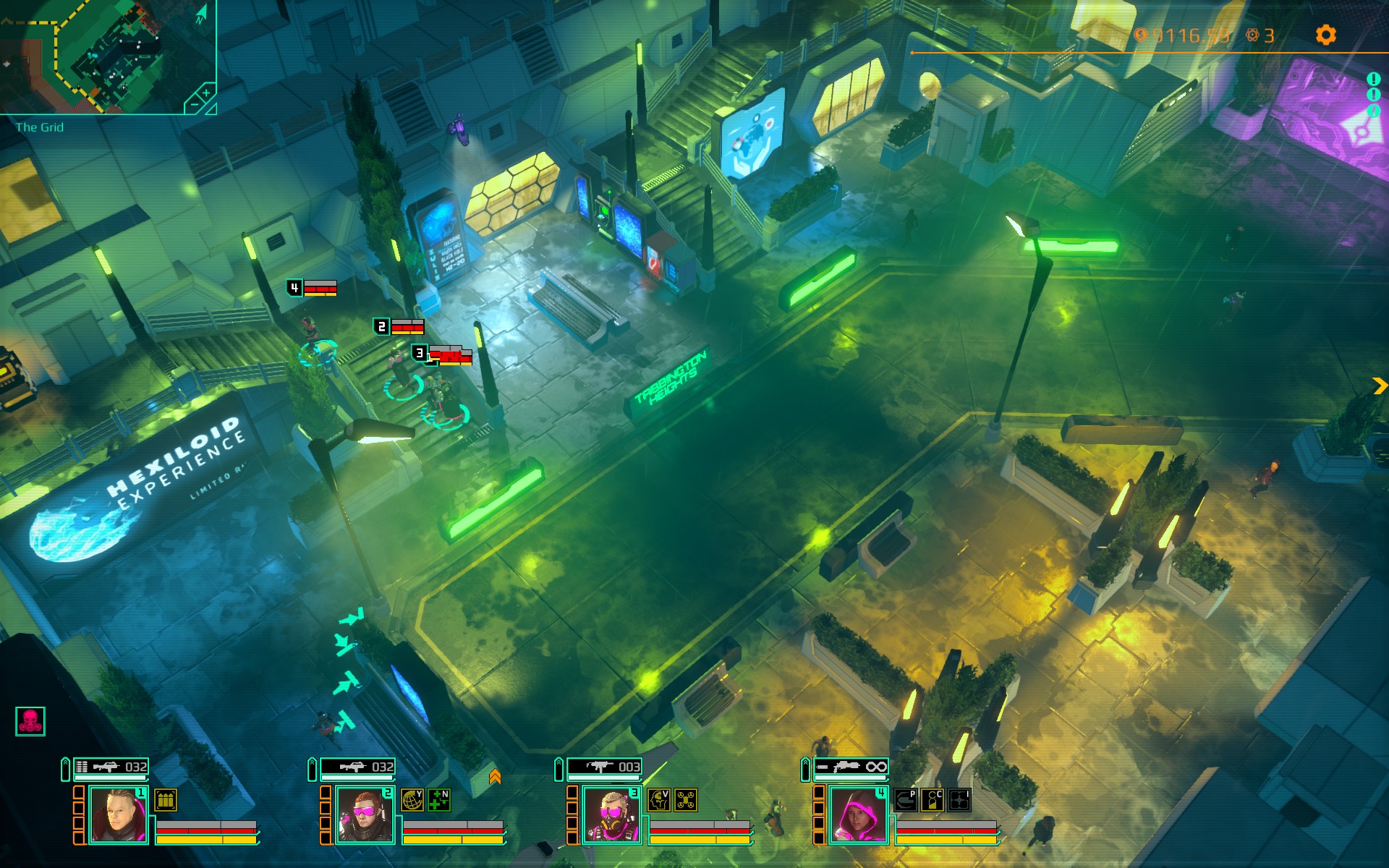Click the orange arrow at right screen edge
This screenshot has width=1389, height=868.
pyautogui.click(x=1379, y=386)
